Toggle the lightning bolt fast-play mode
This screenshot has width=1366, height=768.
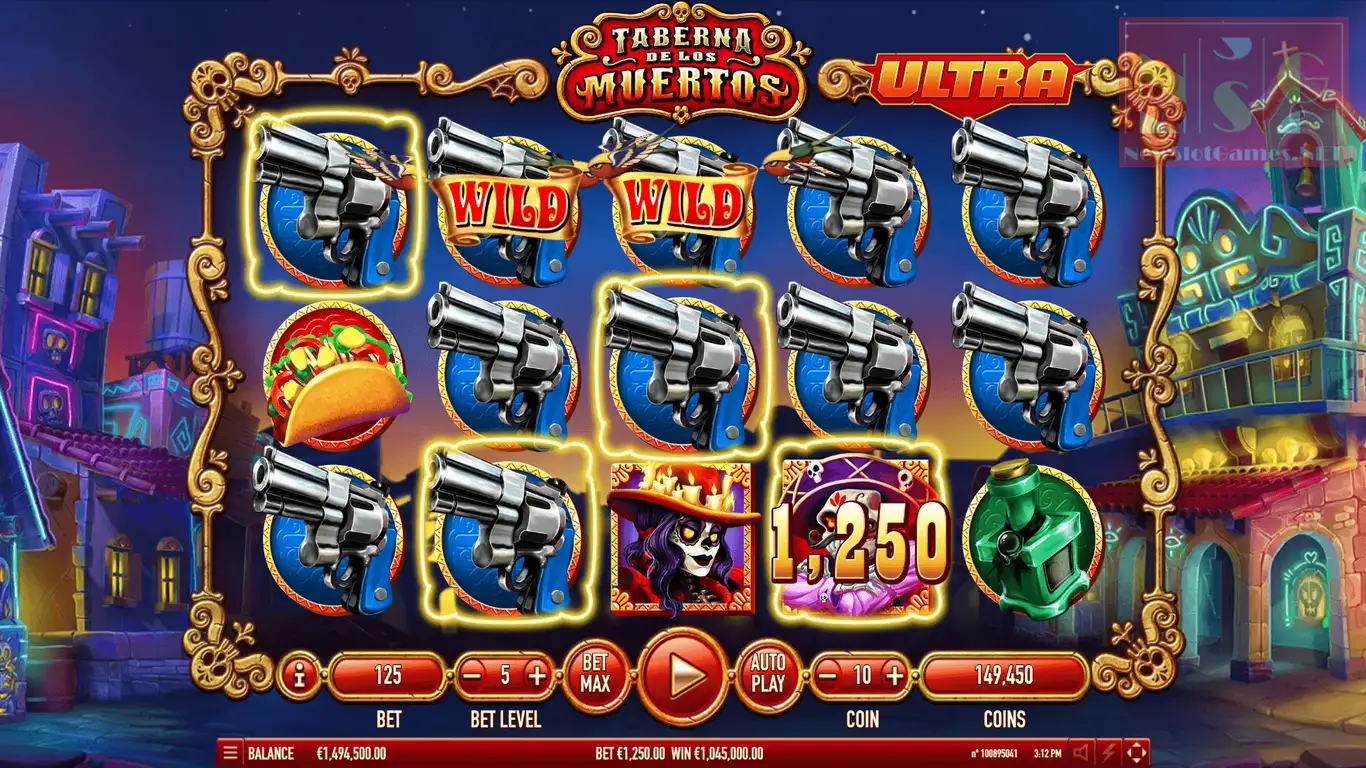1109,753
